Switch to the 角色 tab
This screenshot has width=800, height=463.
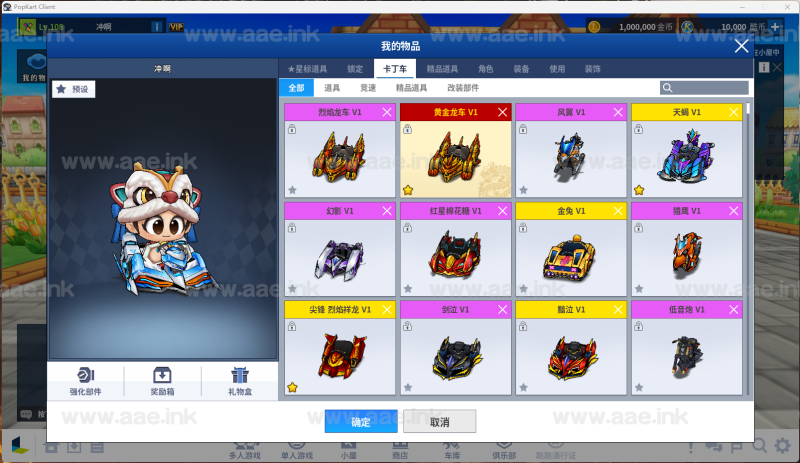click(485, 69)
